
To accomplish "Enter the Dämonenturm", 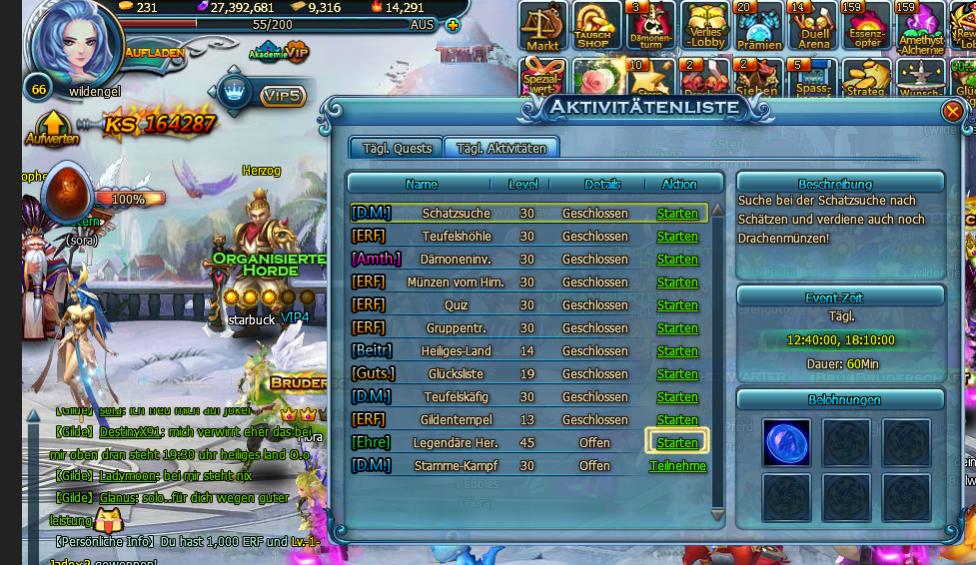I will [651, 27].
